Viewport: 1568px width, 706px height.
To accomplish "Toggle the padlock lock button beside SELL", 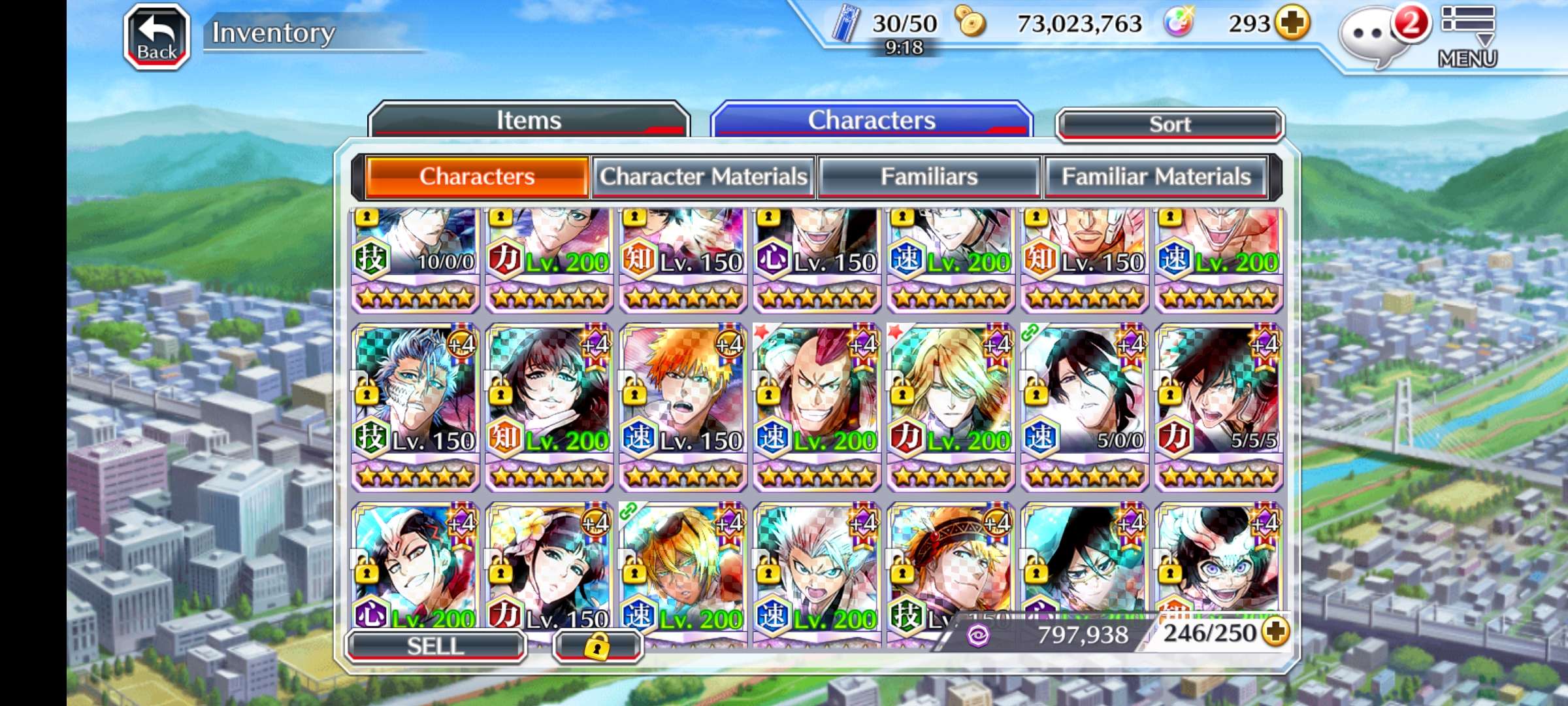I will pyautogui.click(x=597, y=646).
